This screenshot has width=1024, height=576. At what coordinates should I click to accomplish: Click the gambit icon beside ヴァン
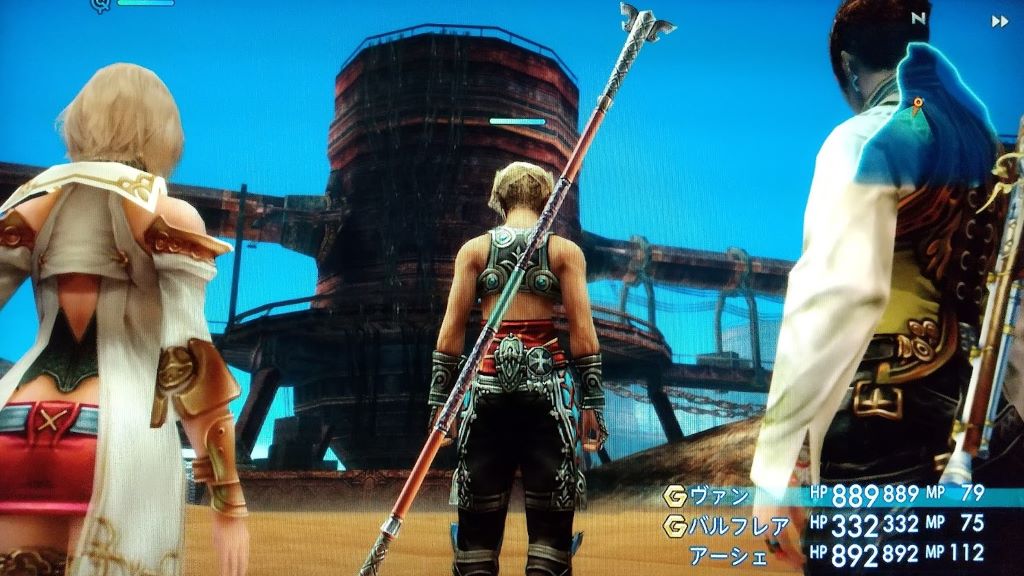(x=675, y=493)
